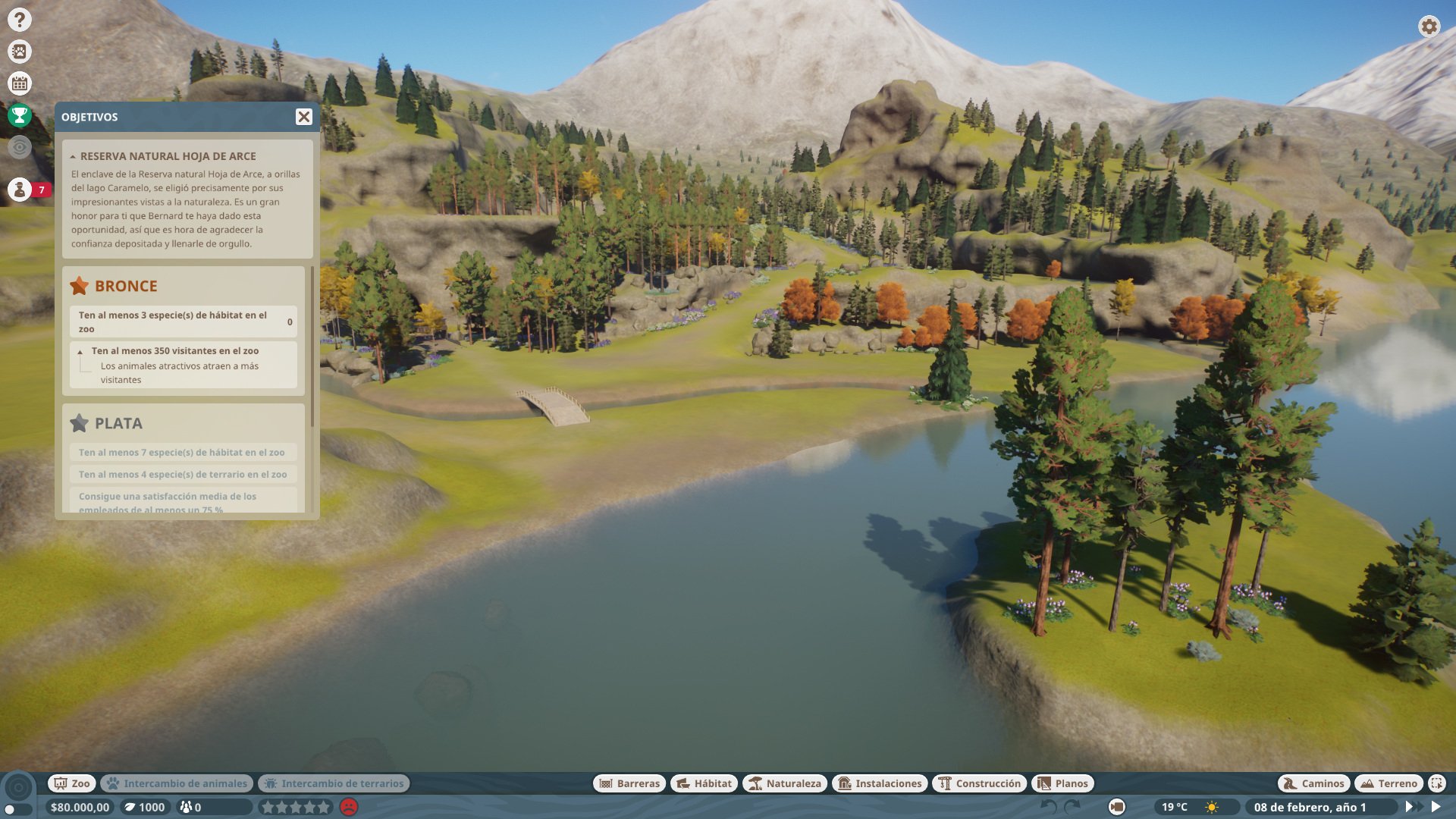Image resolution: width=1456 pixels, height=819 pixels.
Task: Open the notifications avatar with badge 7
Action: 20,190
